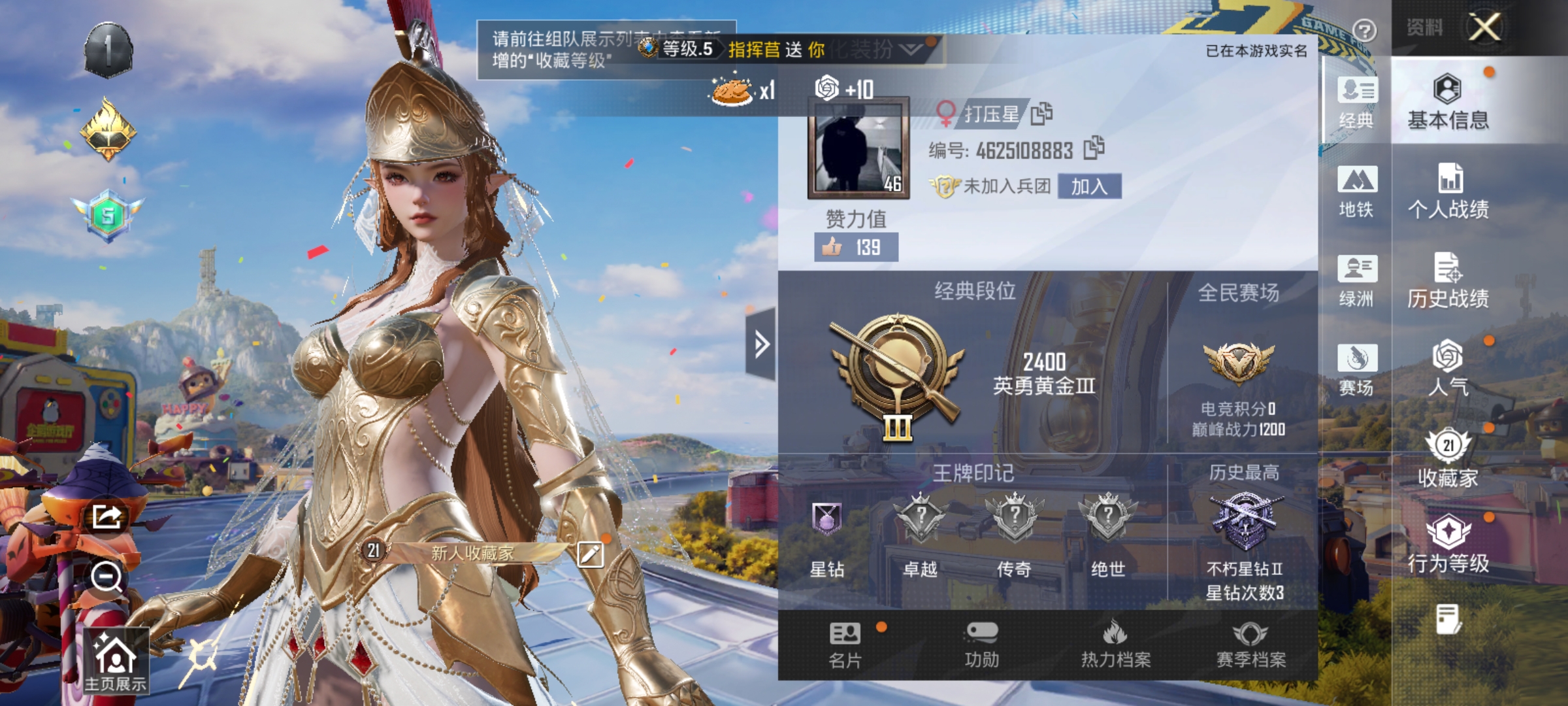Copy player ID 4625108883

point(1092,148)
